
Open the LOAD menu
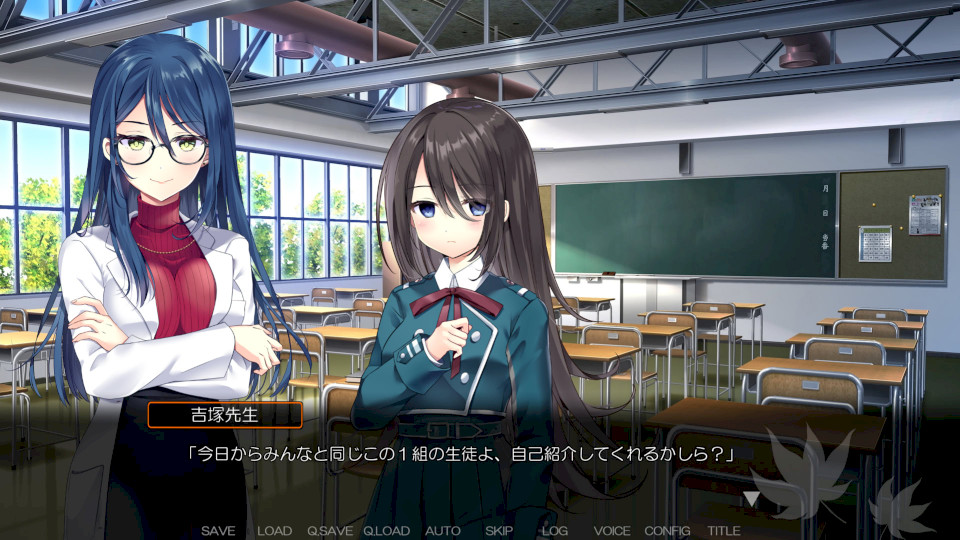[x=274, y=531]
